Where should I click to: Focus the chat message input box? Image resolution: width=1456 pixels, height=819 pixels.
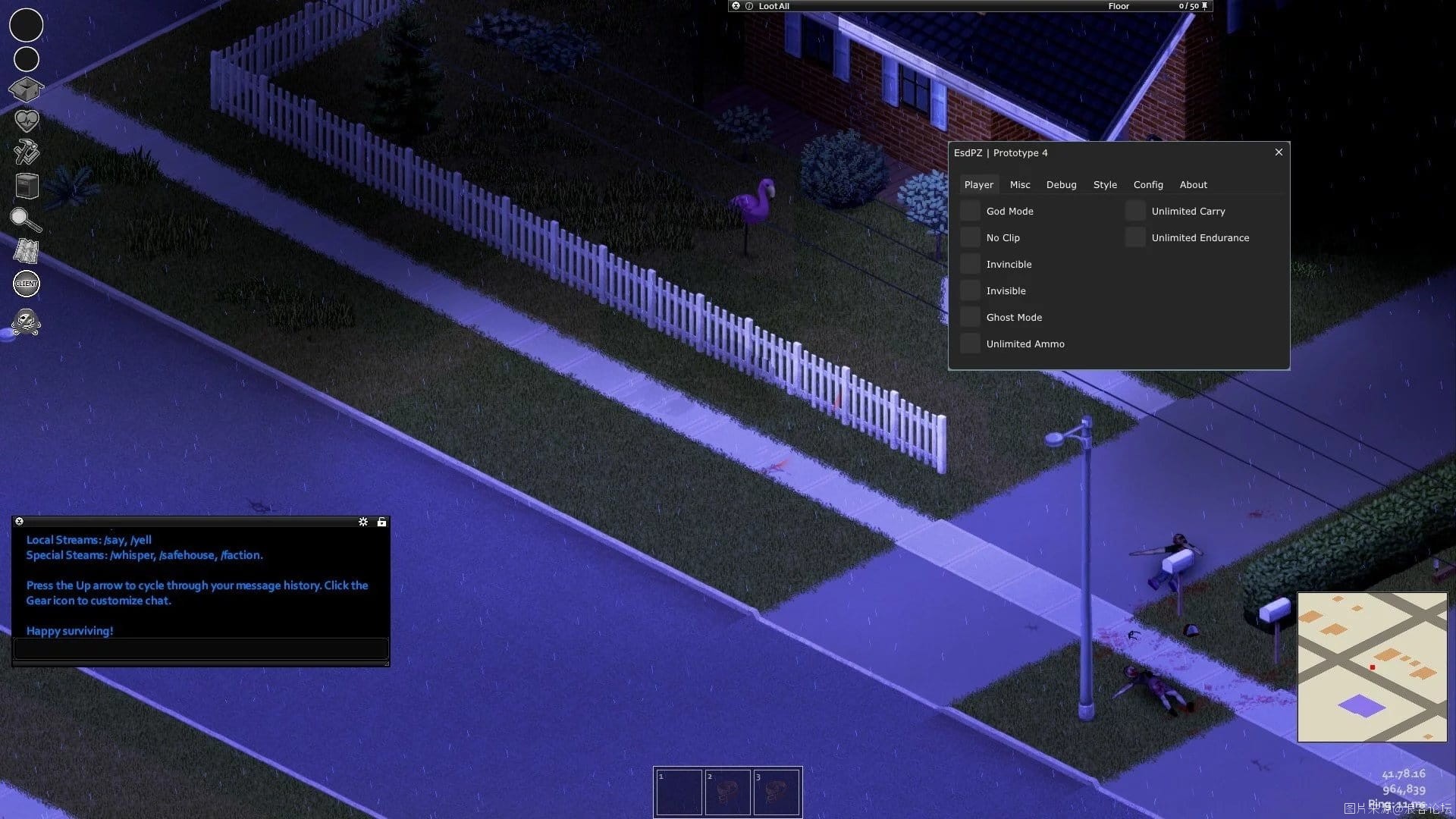click(x=201, y=648)
